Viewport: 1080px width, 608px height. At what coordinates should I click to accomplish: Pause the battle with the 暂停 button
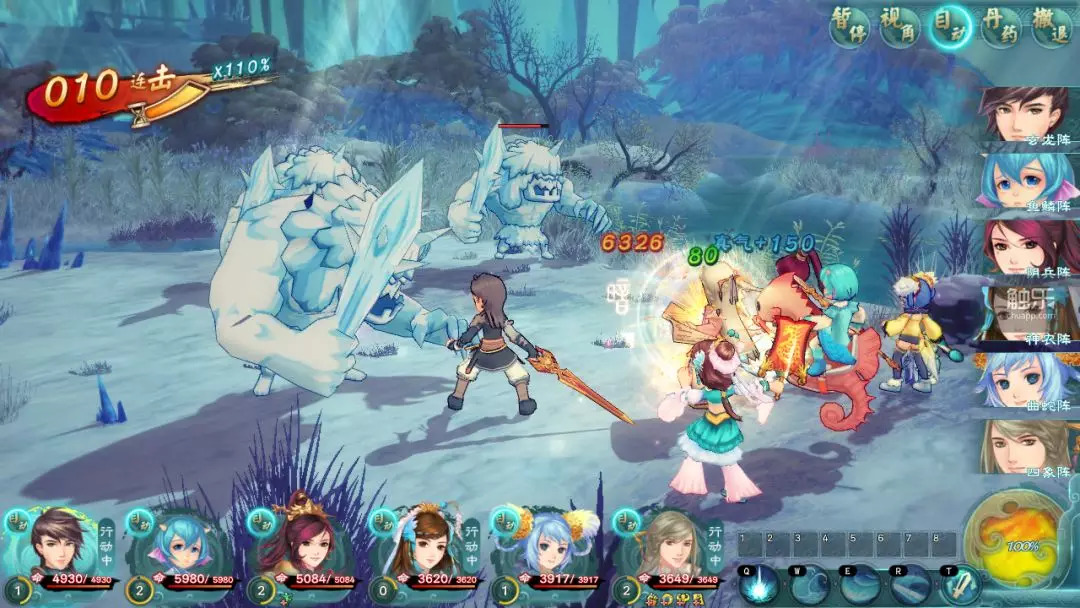click(x=850, y=26)
